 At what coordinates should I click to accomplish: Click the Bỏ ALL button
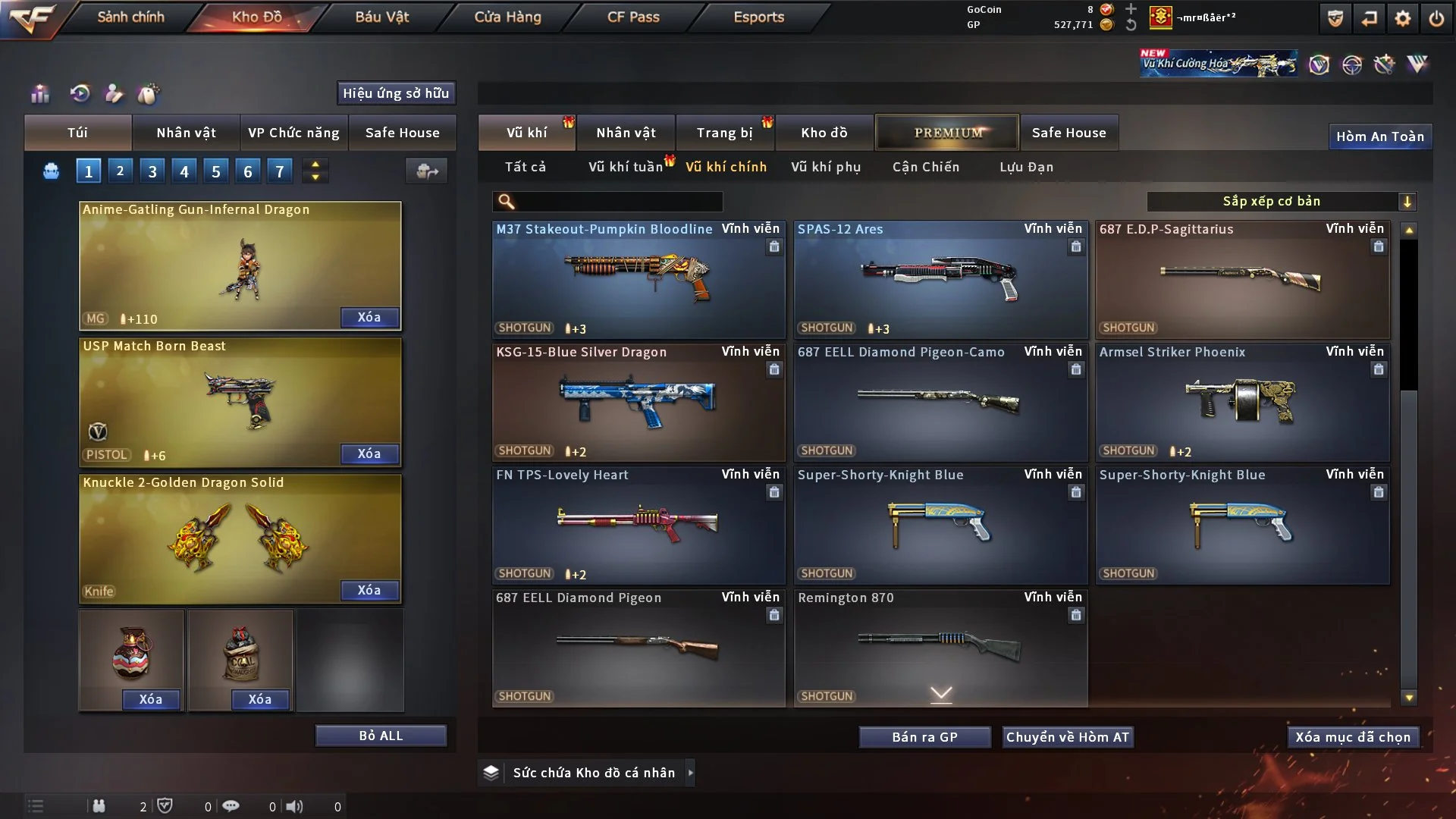click(381, 736)
